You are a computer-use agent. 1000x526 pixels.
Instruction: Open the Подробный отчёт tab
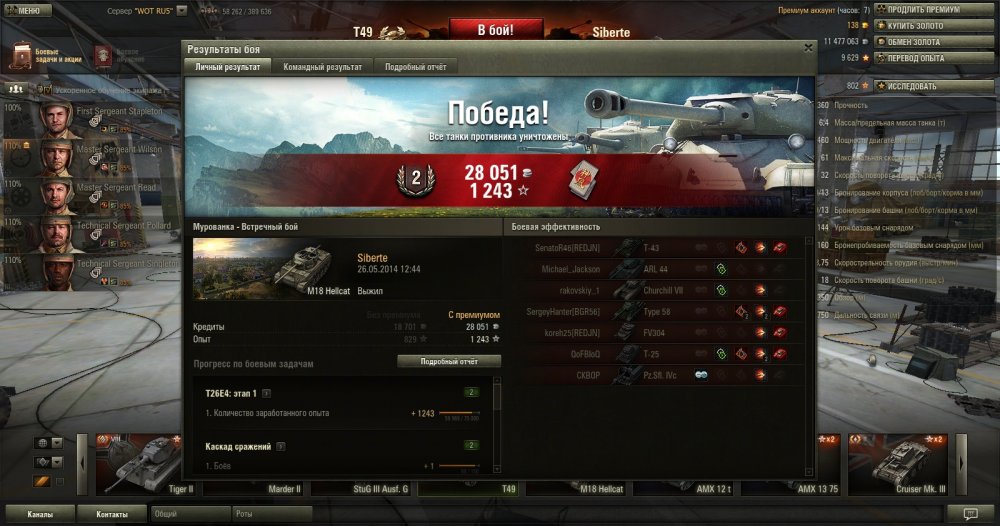[416, 66]
